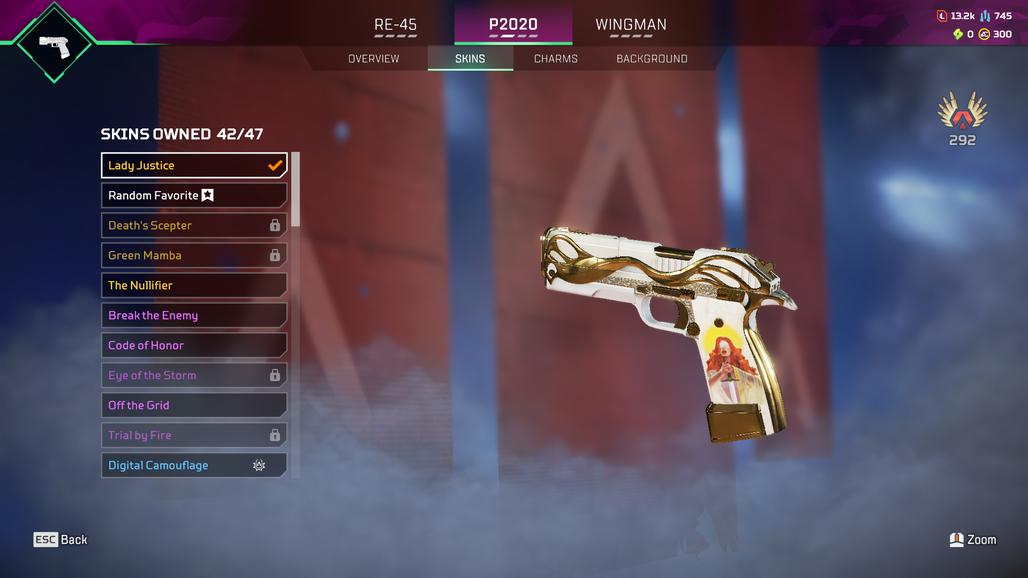Select the Wingman weapon tab
The image size is (1028, 578).
630,25
